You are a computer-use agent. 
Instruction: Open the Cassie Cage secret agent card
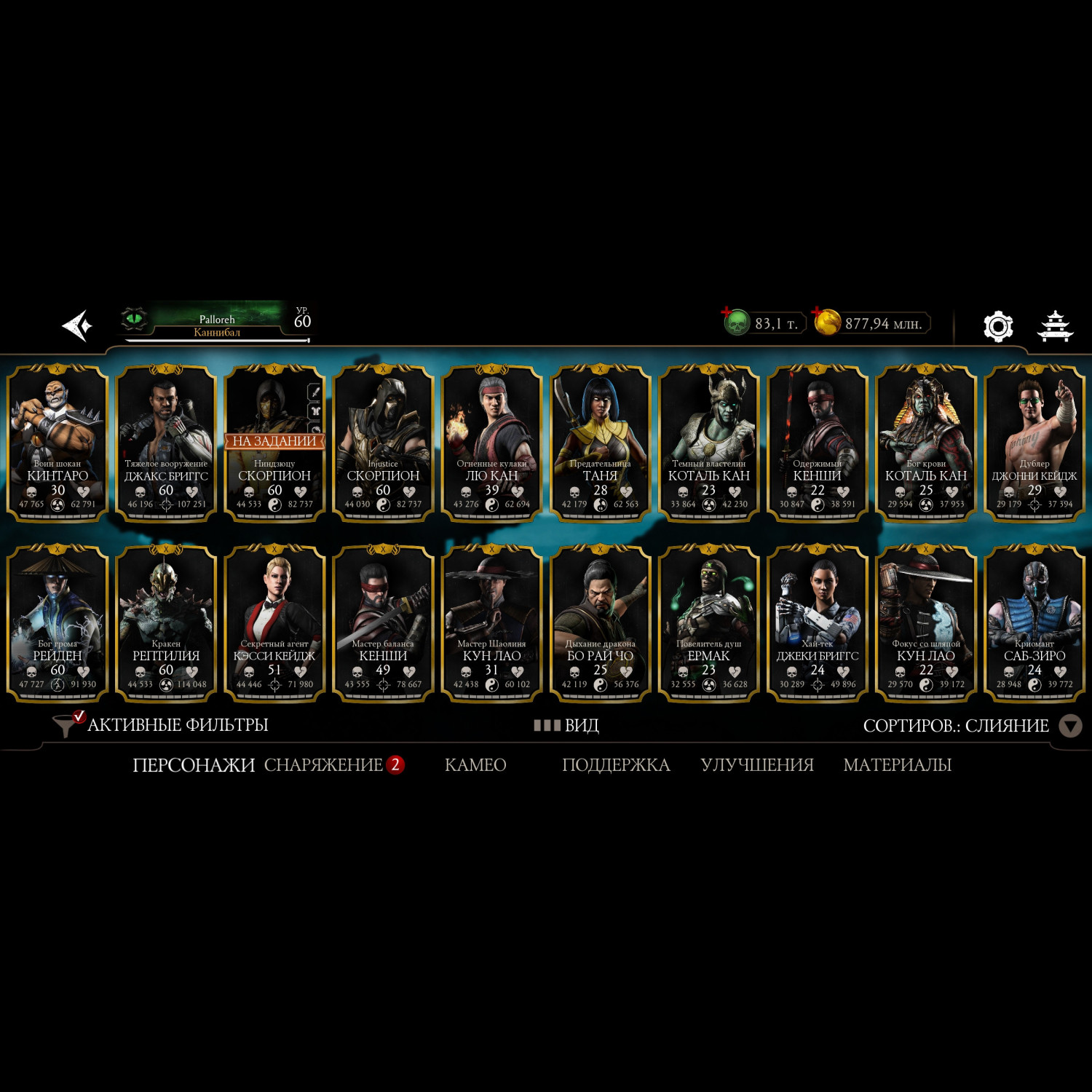(274, 623)
